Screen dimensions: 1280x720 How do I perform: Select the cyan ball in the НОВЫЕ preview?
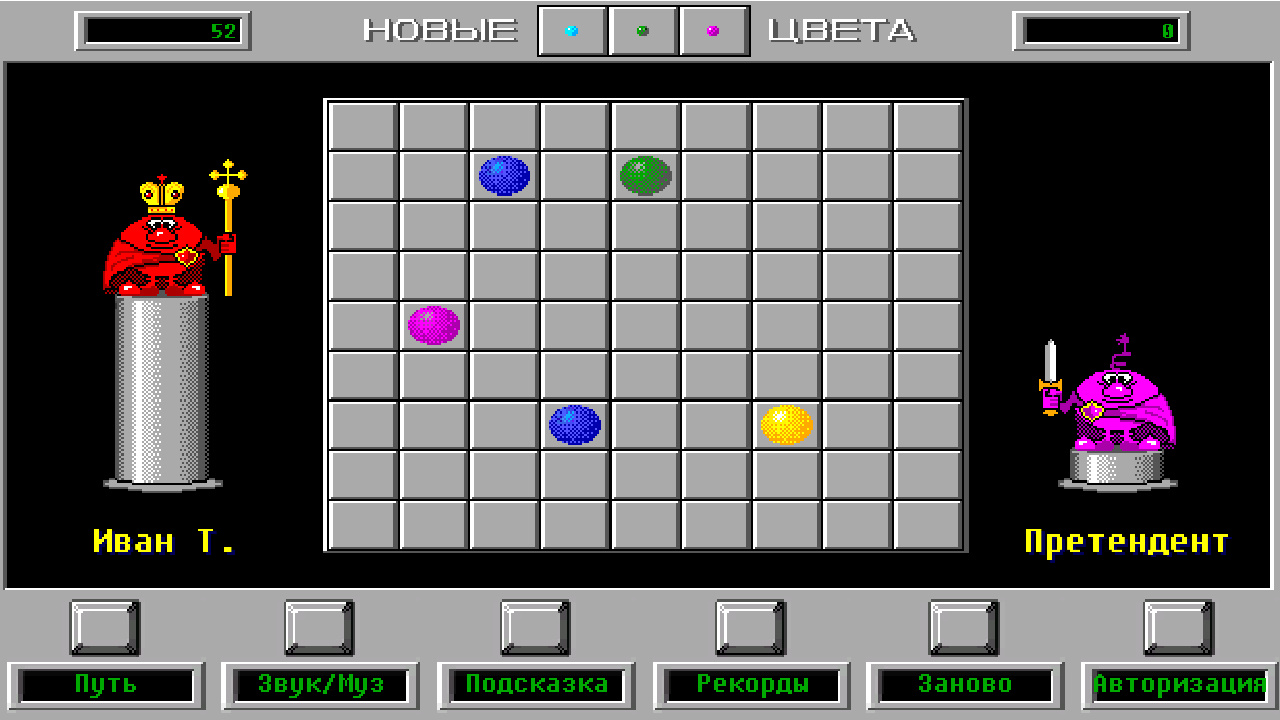click(x=572, y=29)
